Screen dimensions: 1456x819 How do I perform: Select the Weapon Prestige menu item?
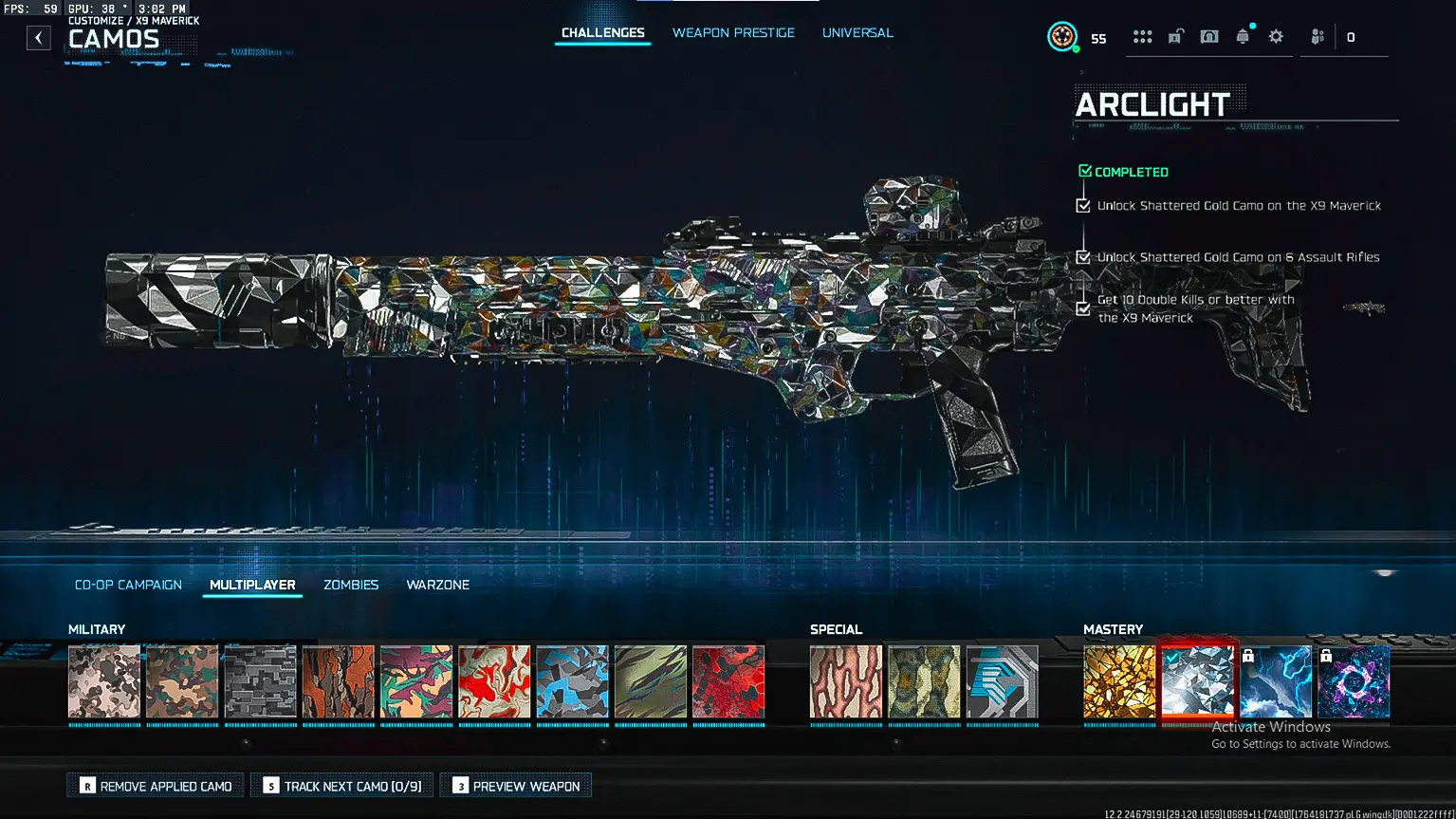733,32
